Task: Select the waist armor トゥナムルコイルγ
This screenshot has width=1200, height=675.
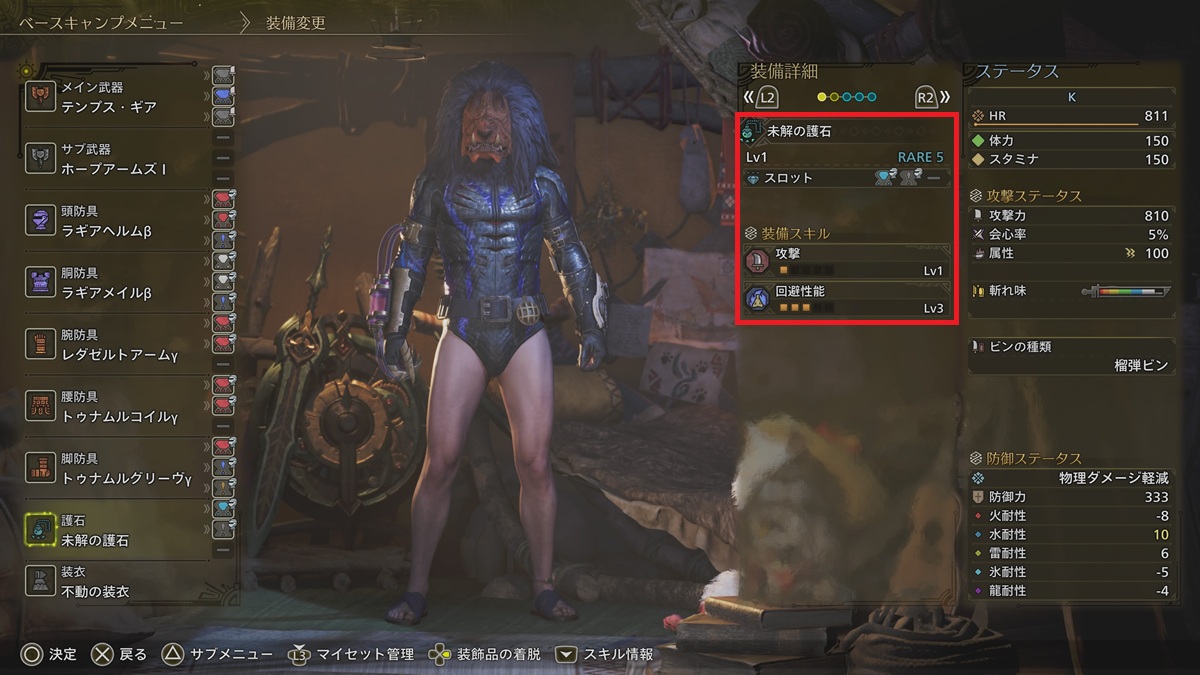Action: [118, 407]
